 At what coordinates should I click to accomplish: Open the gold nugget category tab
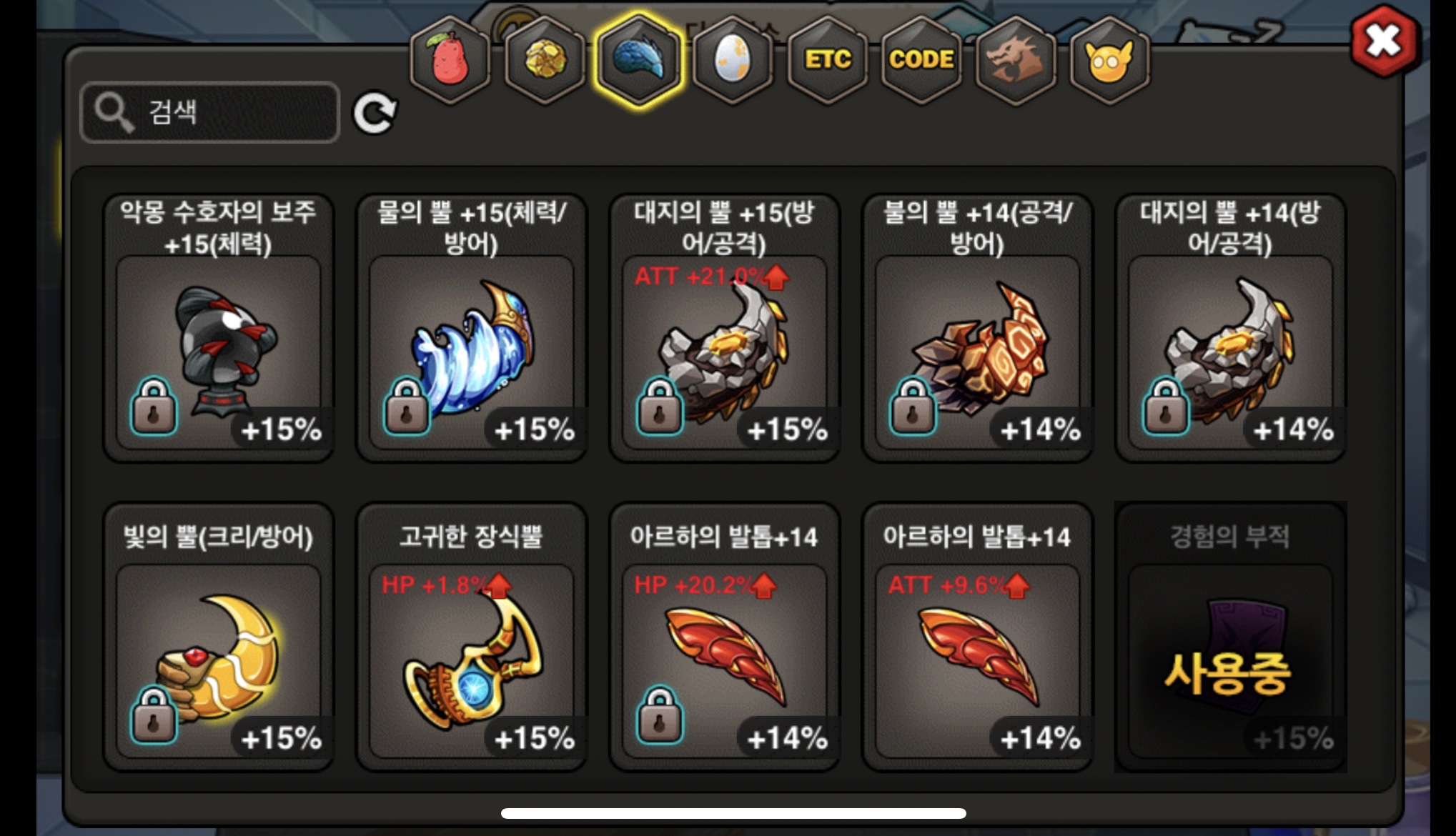545,60
